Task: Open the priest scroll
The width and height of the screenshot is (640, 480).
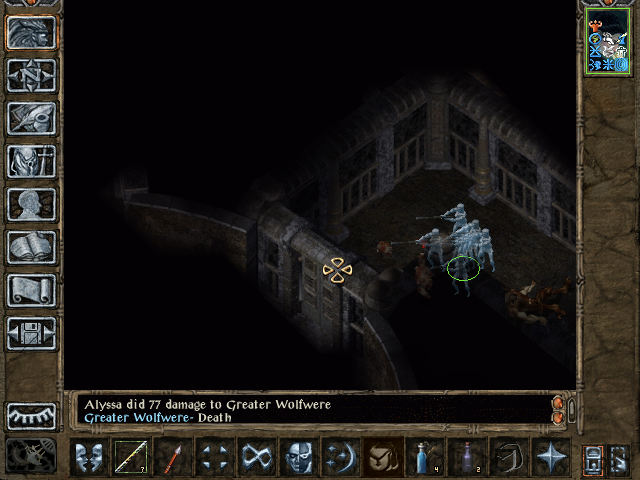Action: 32,290
